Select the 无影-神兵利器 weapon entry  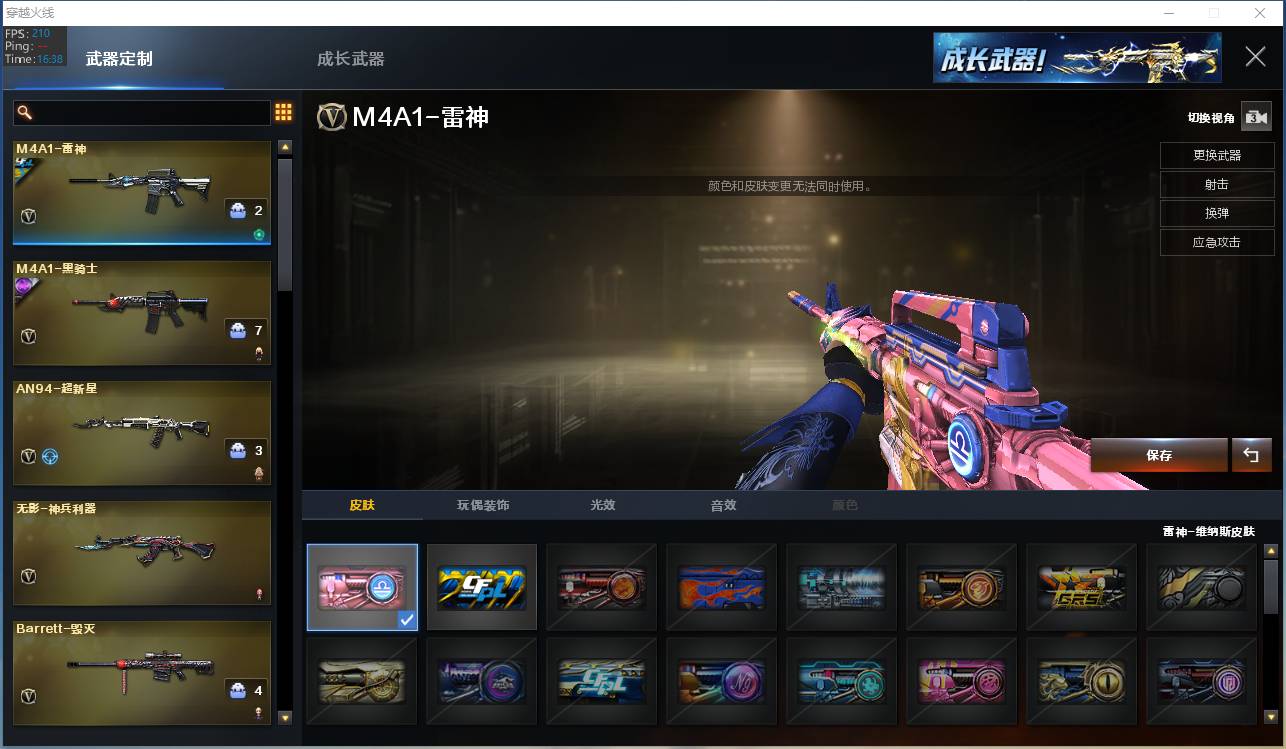pyautogui.click(x=142, y=553)
